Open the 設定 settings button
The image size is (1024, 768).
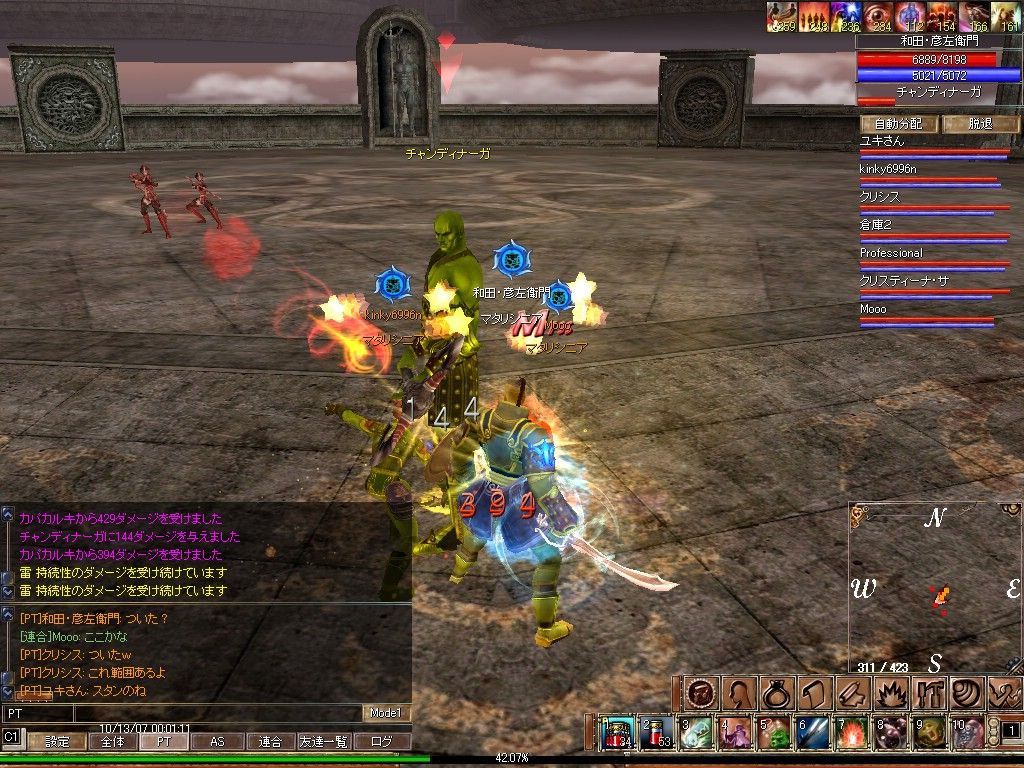point(56,742)
